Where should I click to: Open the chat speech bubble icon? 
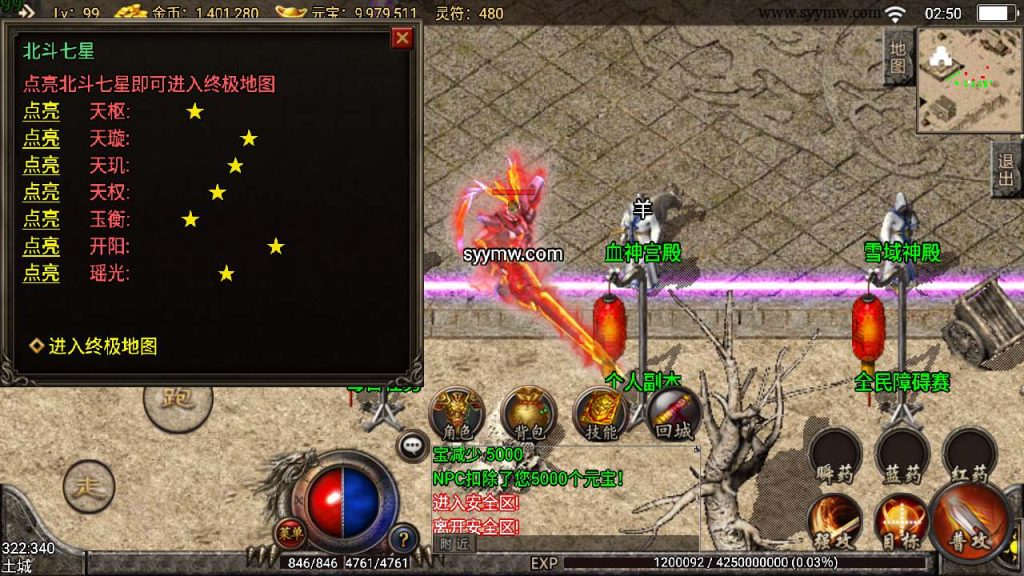click(x=412, y=446)
